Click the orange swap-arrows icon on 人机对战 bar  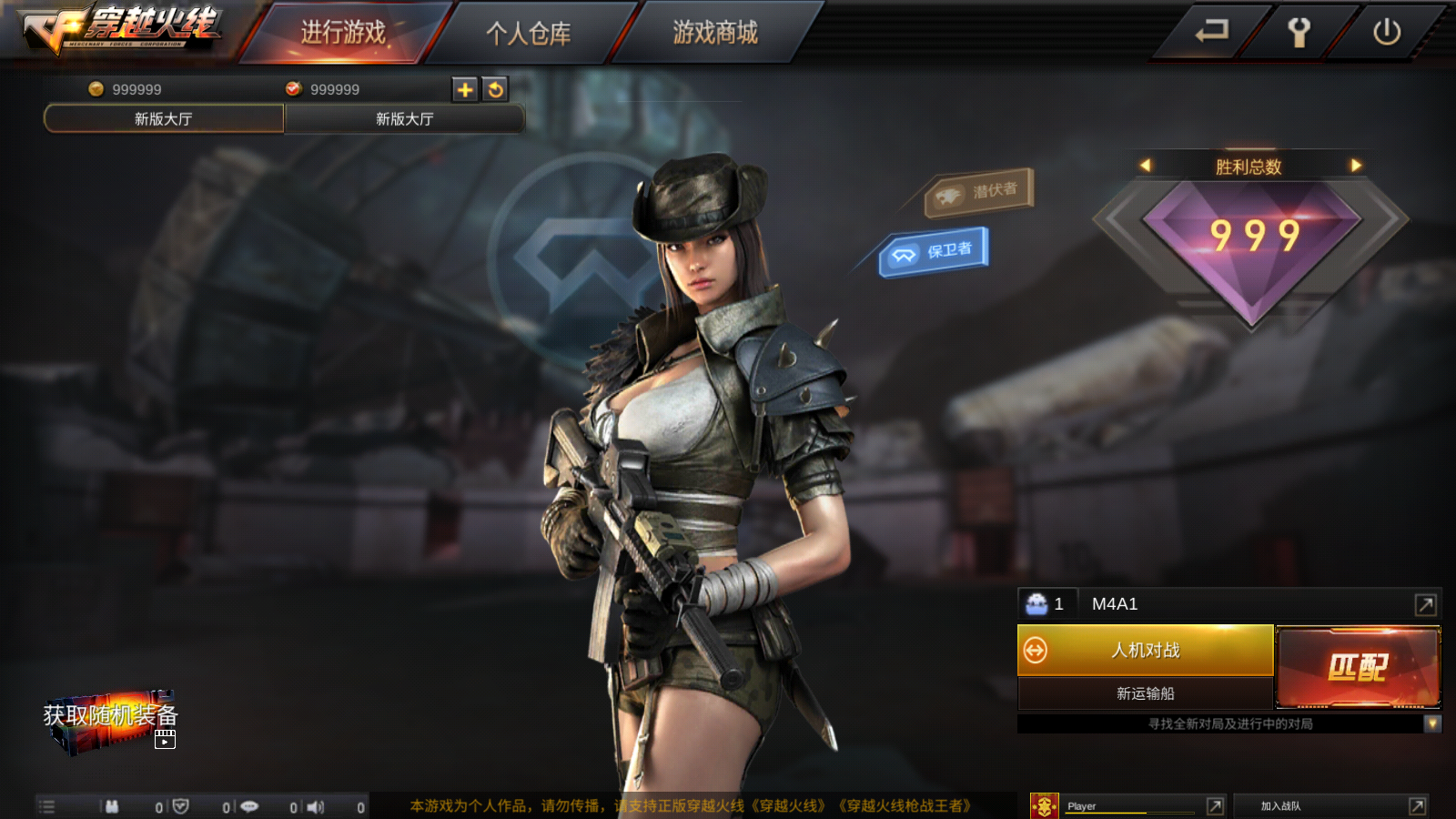click(x=1034, y=652)
